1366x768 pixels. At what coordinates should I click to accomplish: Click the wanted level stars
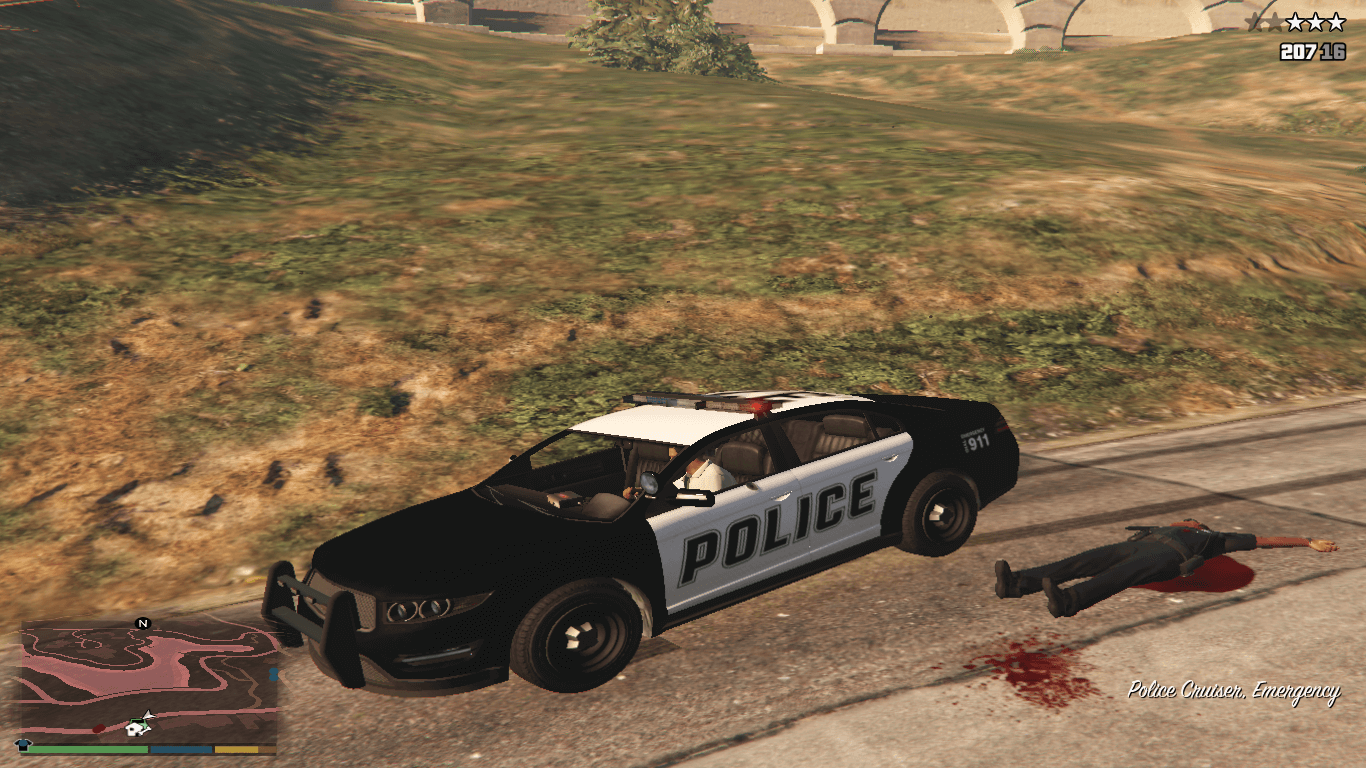tap(1300, 23)
